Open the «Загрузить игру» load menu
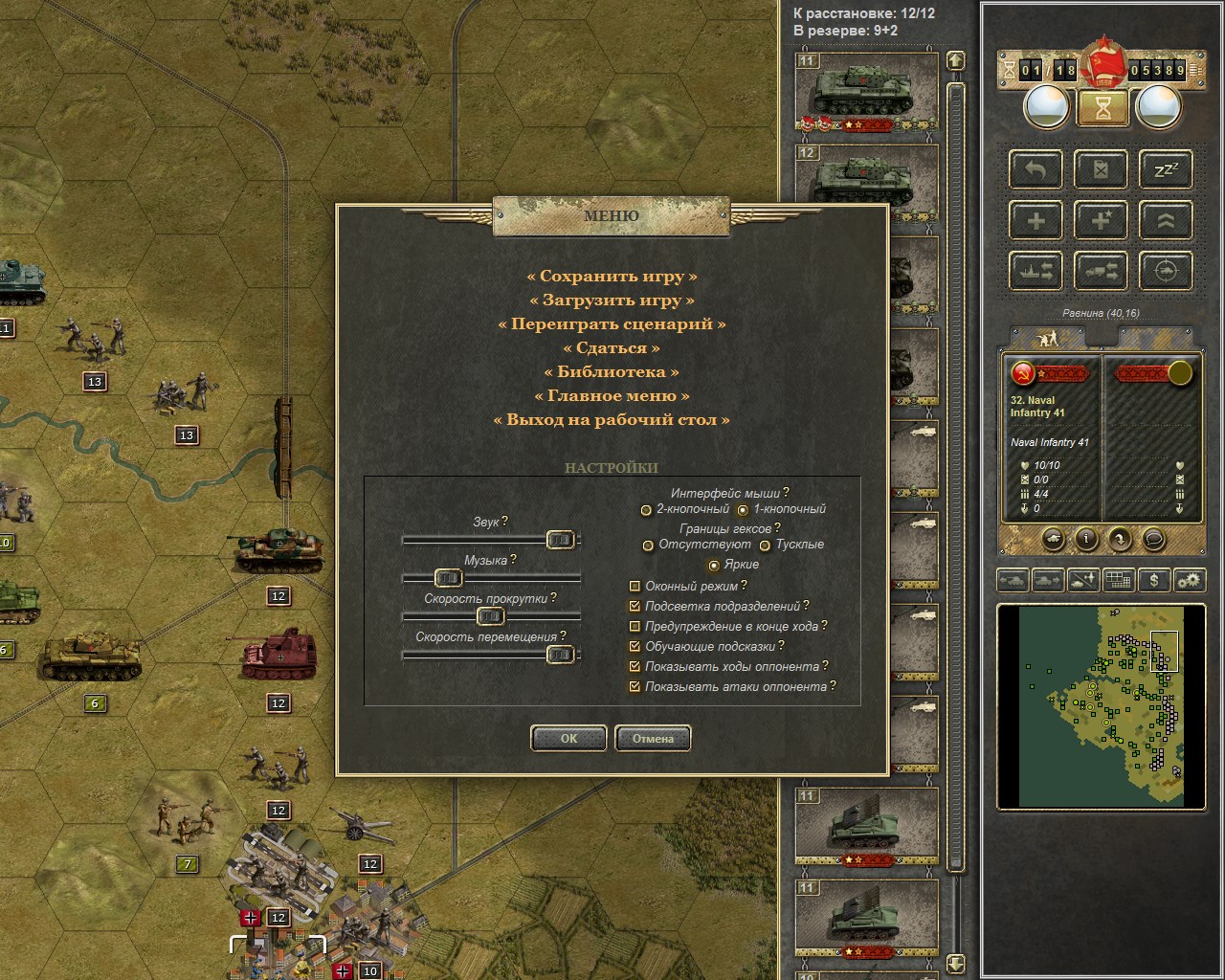This screenshot has height=980, width=1225. click(x=612, y=301)
